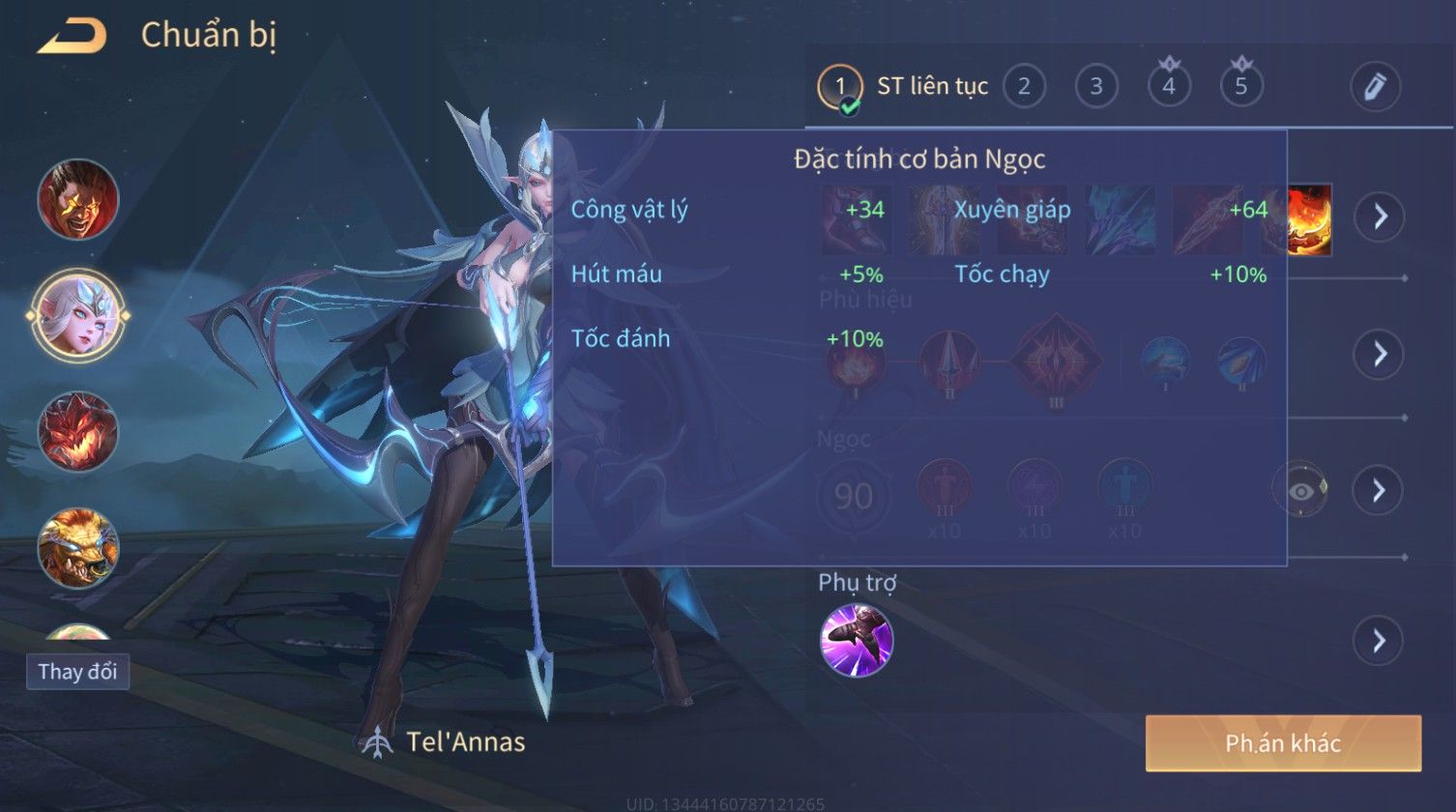
Task: Choose loadout tab 5
Action: coord(1241,87)
